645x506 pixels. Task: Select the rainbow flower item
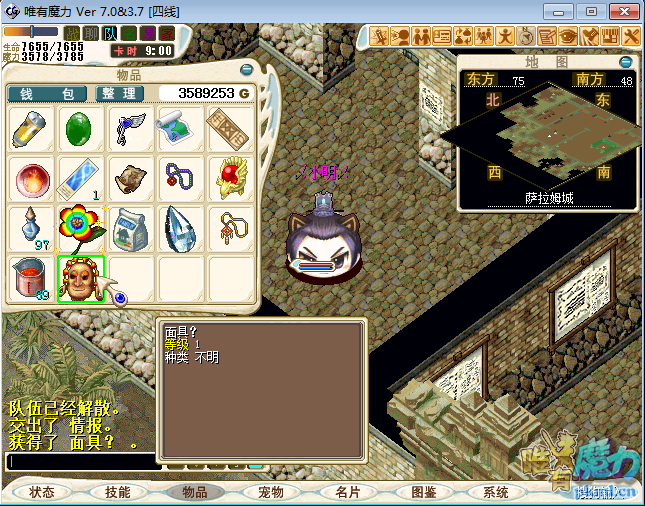81,228
